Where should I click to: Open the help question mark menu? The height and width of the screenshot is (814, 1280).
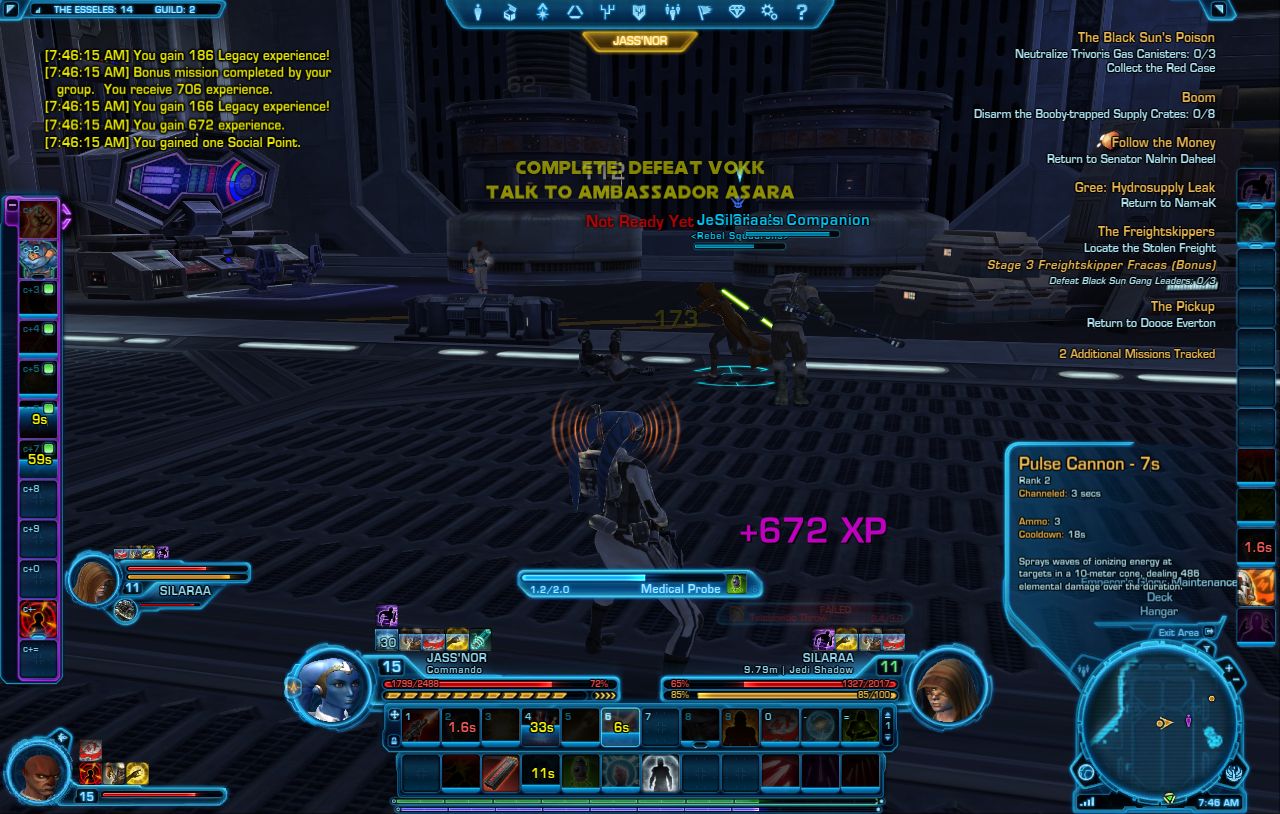(801, 12)
